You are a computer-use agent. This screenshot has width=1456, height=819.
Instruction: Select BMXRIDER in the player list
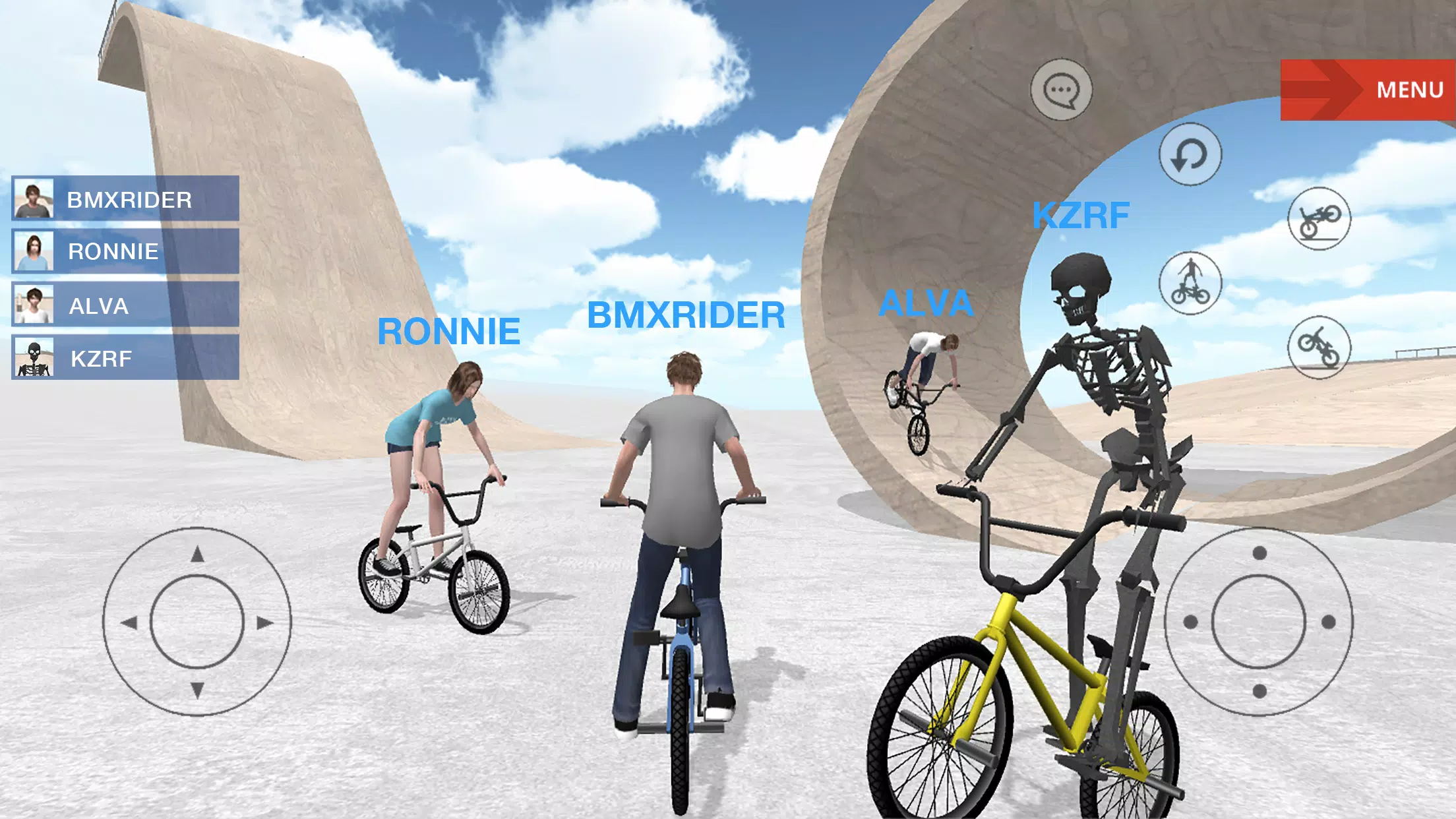125,198
